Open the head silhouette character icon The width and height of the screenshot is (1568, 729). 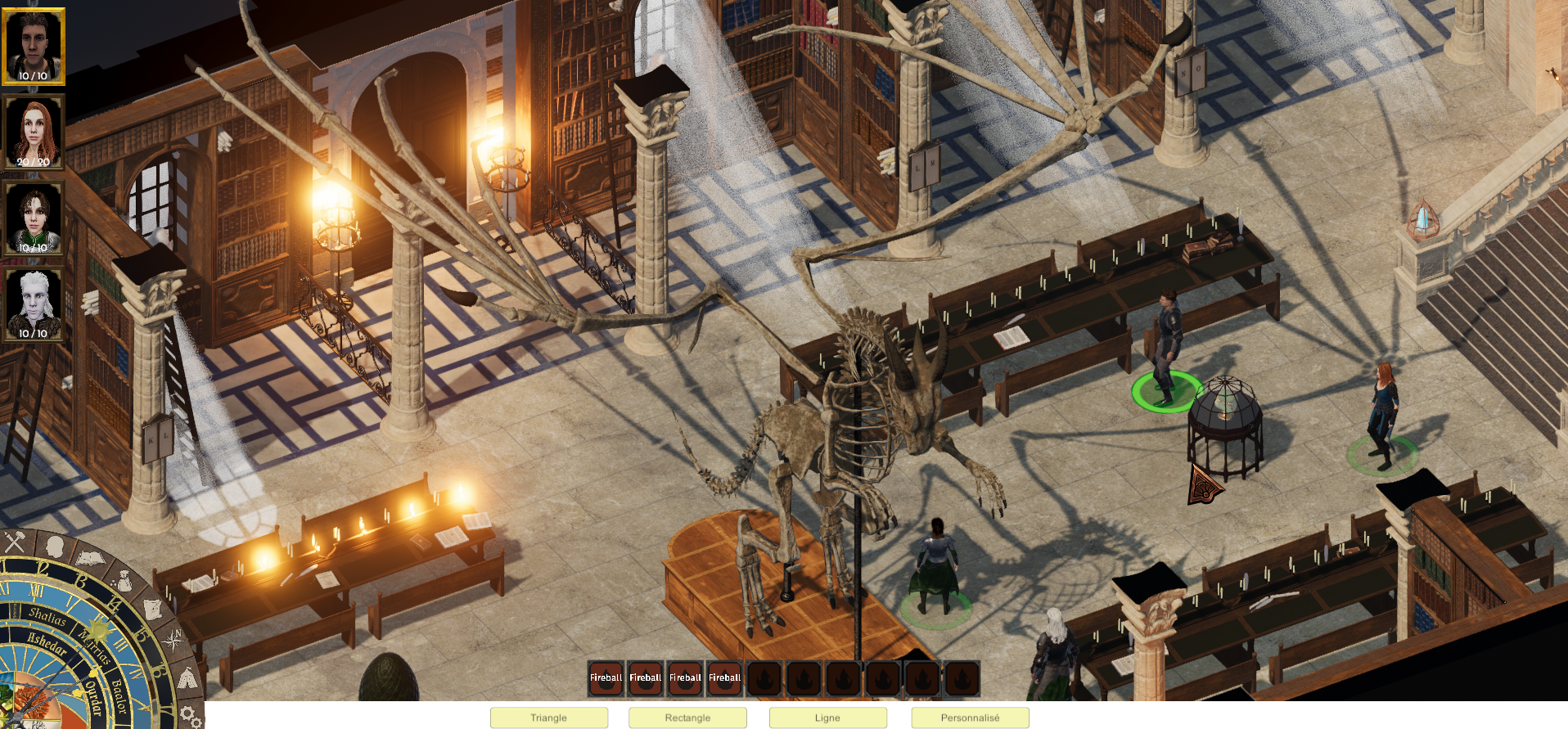(x=54, y=546)
